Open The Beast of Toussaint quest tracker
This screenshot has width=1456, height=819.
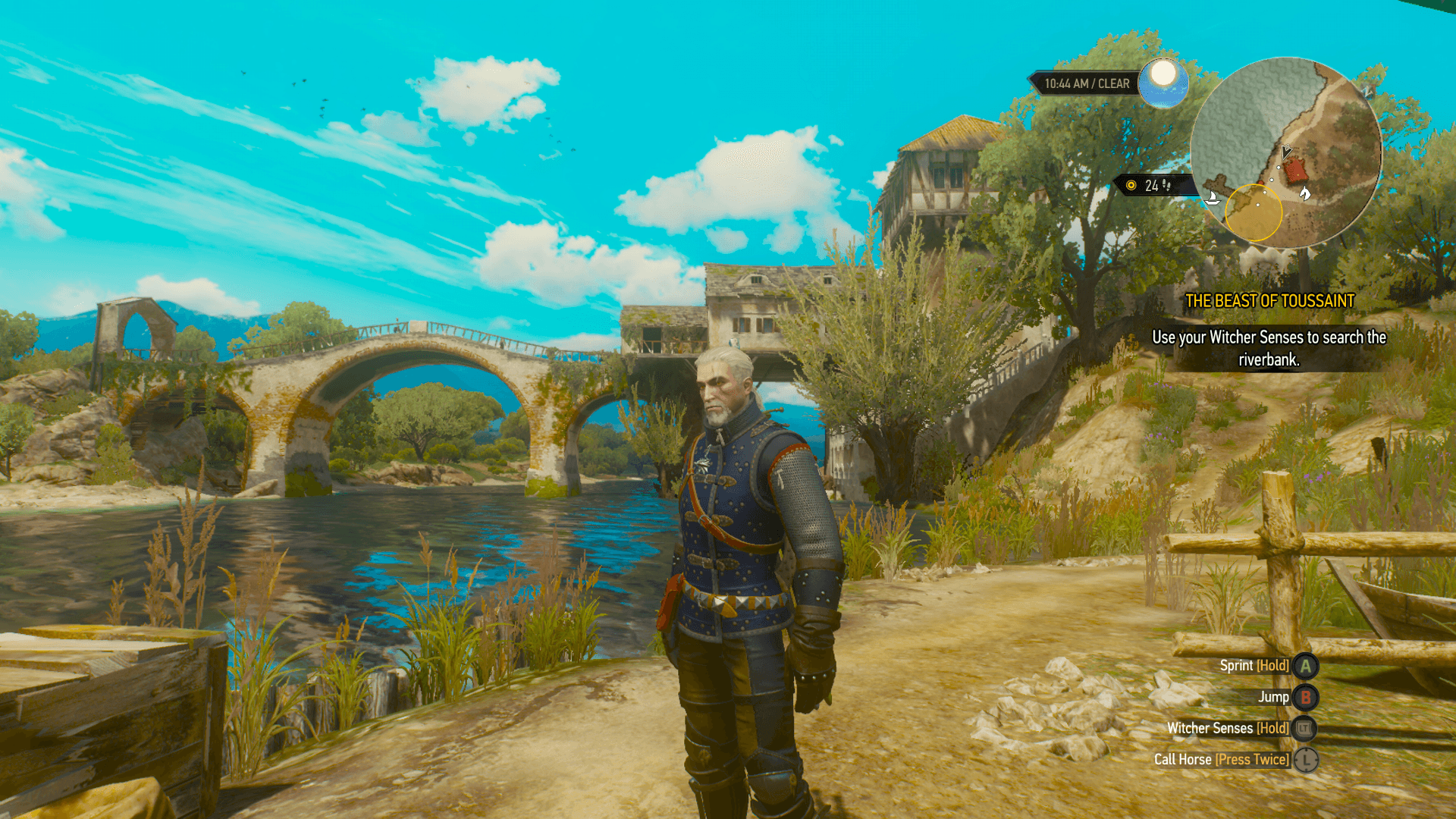pyautogui.click(x=1269, y=301)
